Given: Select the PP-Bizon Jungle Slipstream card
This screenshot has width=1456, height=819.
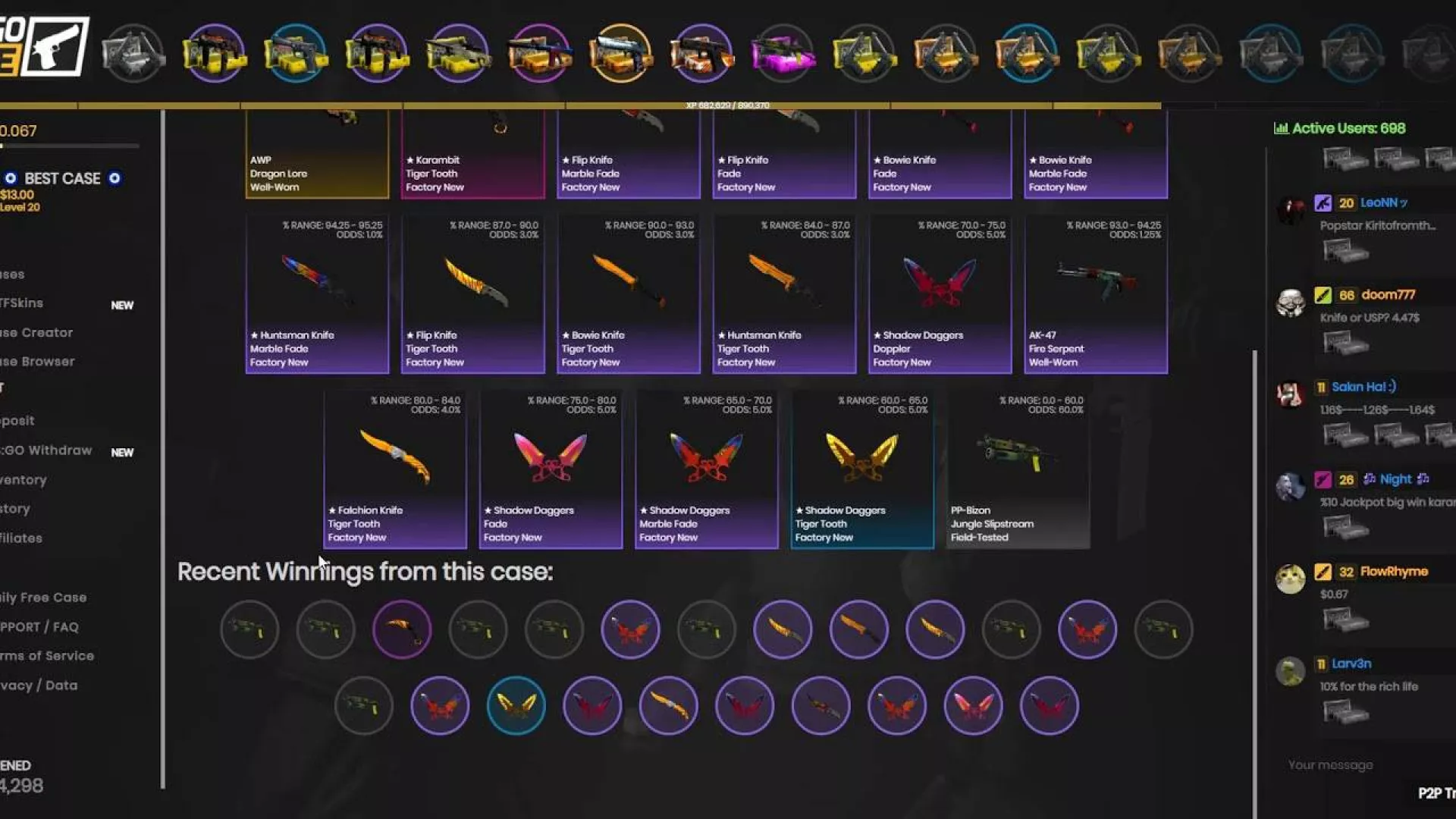Looking at the screenshot, I should [1018, 469].
